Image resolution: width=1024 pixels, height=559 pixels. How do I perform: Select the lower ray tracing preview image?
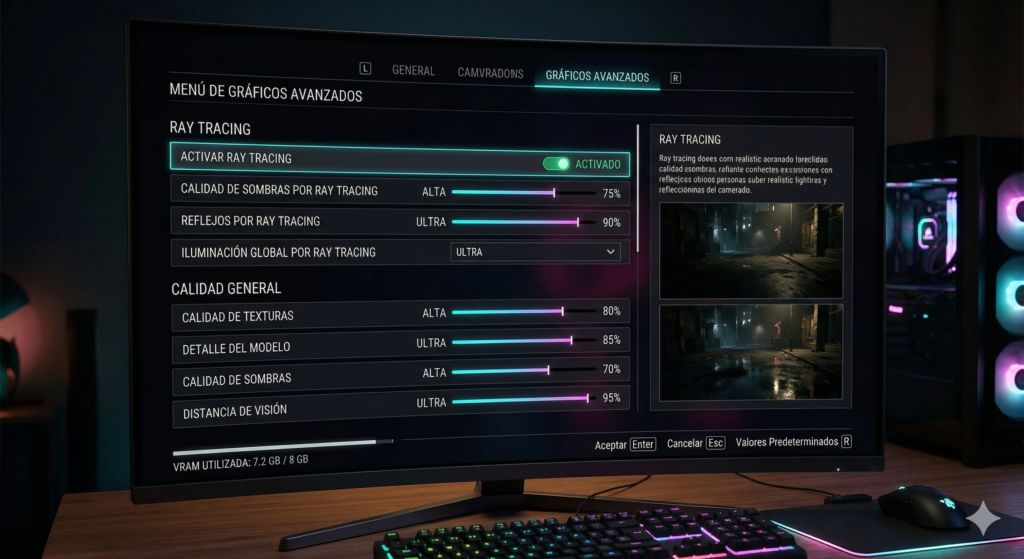(x=751, y=352)
